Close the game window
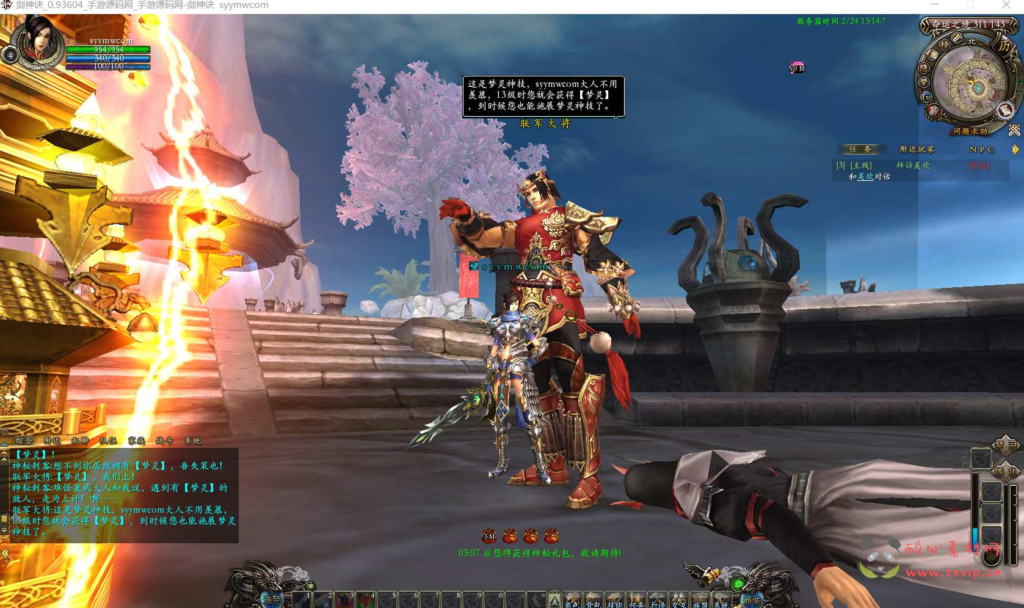The width and height of the screenshot is (1024, 608). pyautogui.click(x=1005, y=6)
